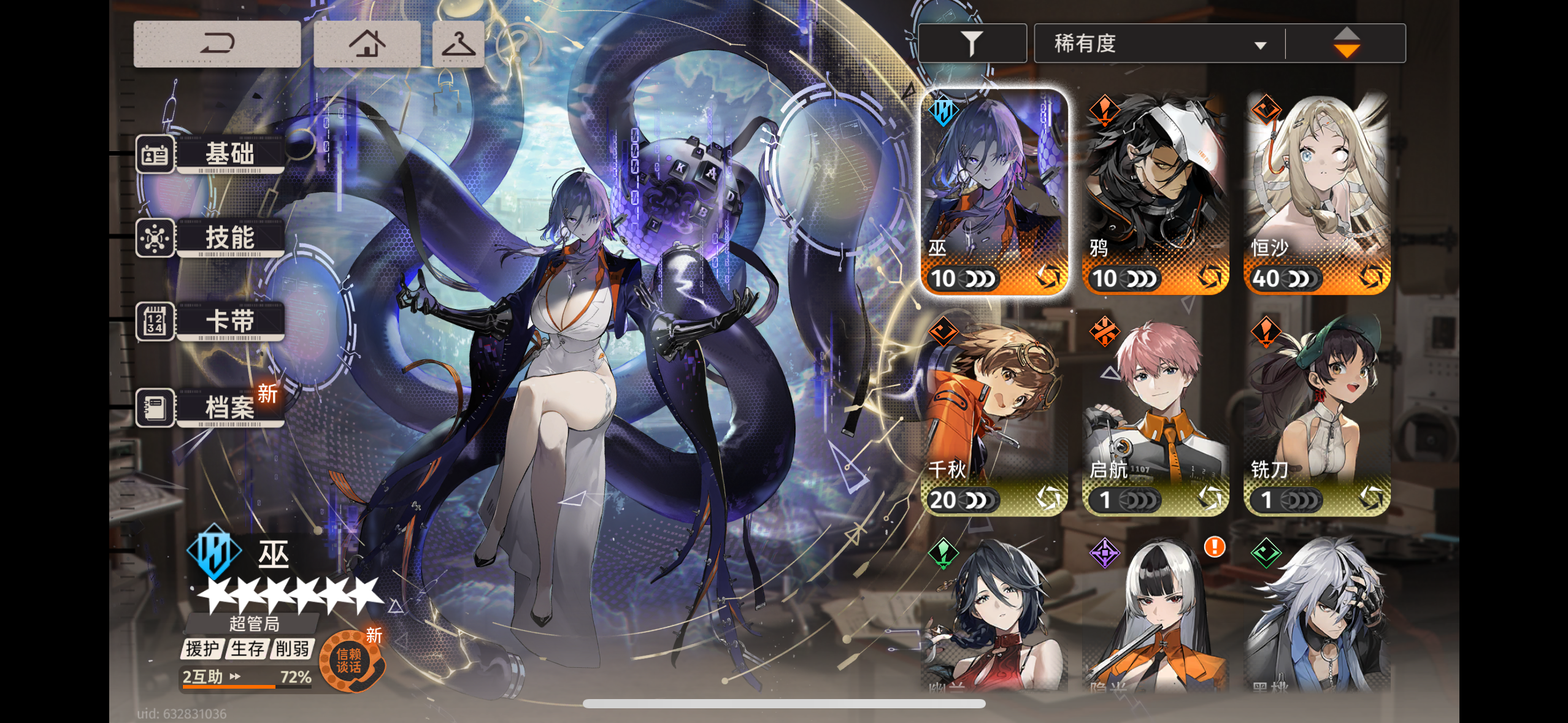The height and width of the screenshot is (723, 1568).
Task: Click the 削弱 trait tag
Action: point(293,648)
